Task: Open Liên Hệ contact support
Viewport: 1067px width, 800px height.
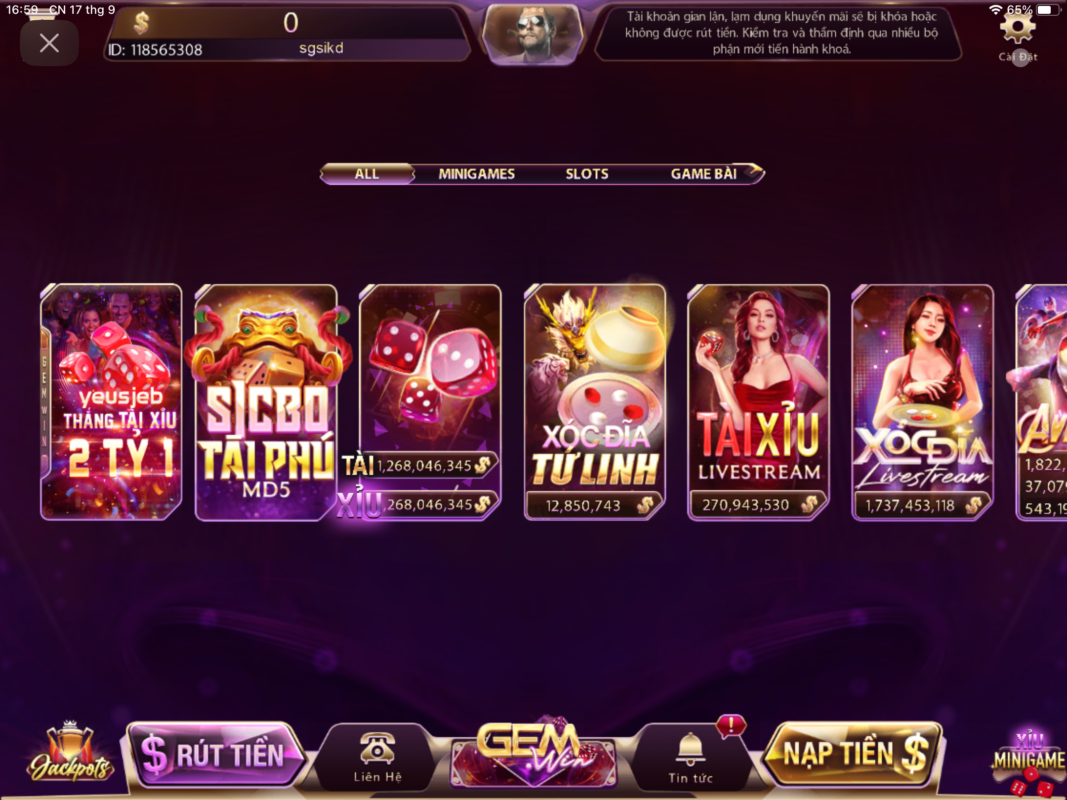Action: [x=377, y=756]
